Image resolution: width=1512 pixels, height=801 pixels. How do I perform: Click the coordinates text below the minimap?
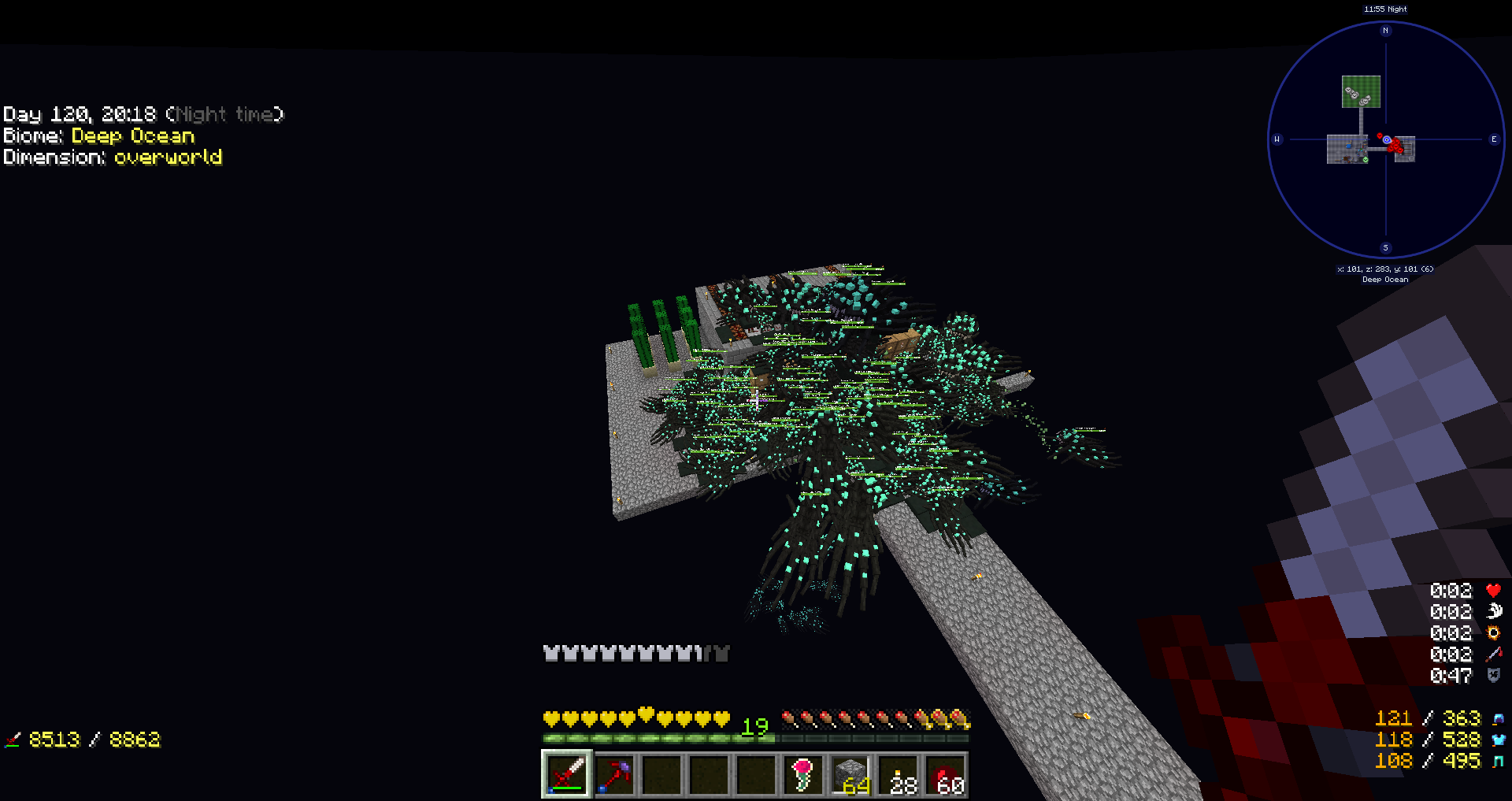pyautogui.click(x=1386, y=268)
